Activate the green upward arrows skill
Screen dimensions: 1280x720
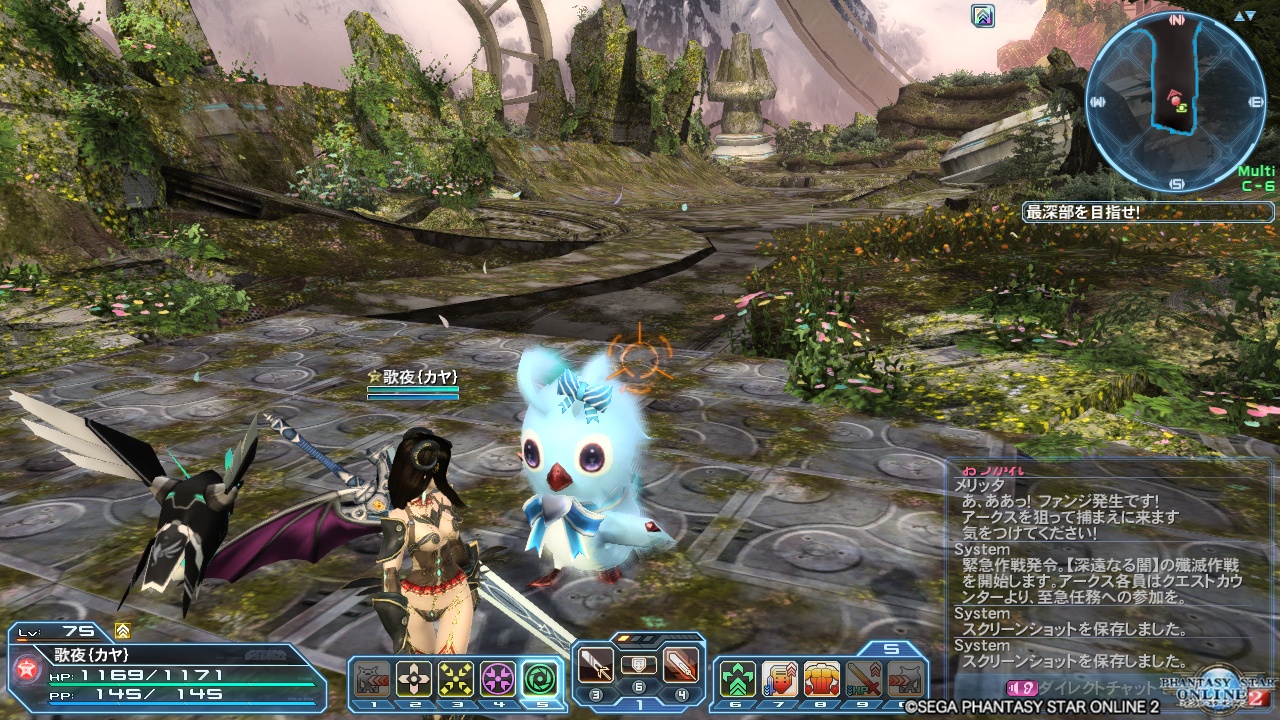click(738, 679)
